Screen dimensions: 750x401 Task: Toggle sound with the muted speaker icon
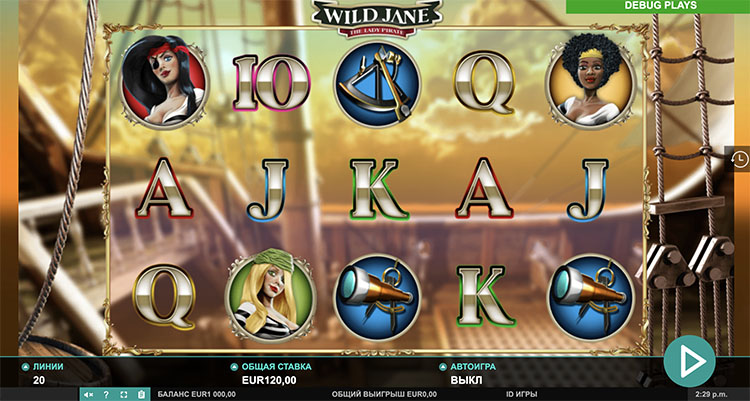89,394
